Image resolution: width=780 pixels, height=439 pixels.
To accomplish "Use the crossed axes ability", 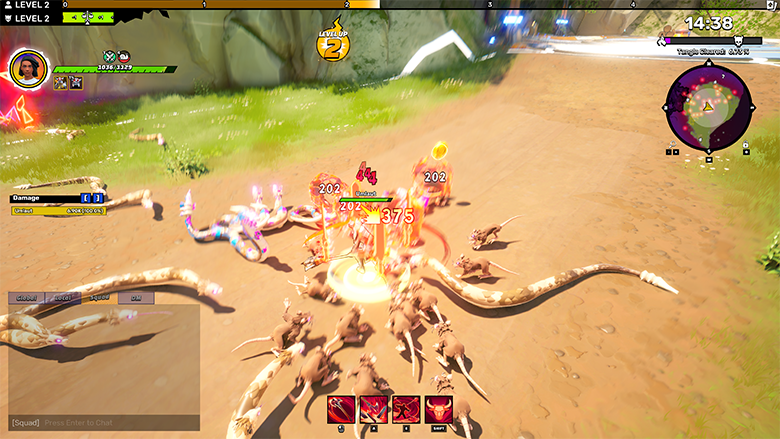I will point(374,409).
